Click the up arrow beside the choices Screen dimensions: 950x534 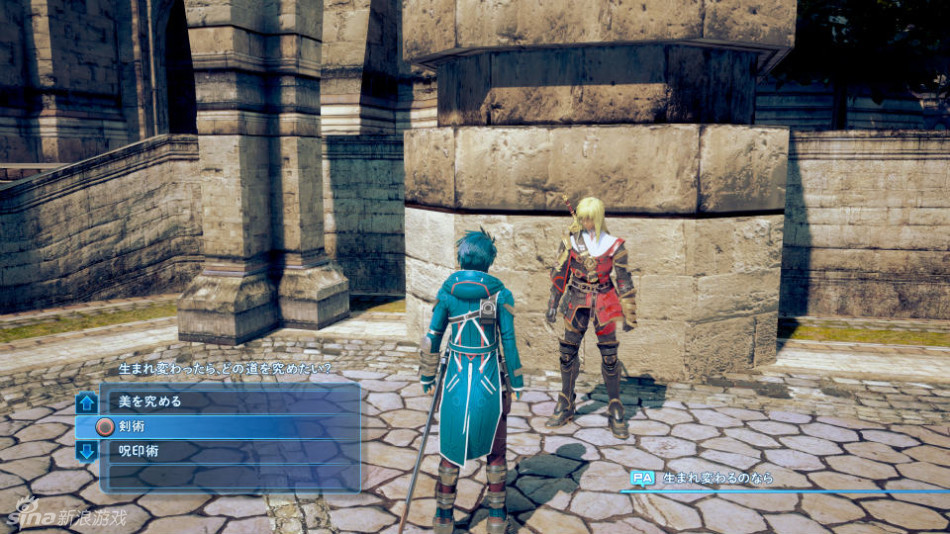(x=87, y=402)
